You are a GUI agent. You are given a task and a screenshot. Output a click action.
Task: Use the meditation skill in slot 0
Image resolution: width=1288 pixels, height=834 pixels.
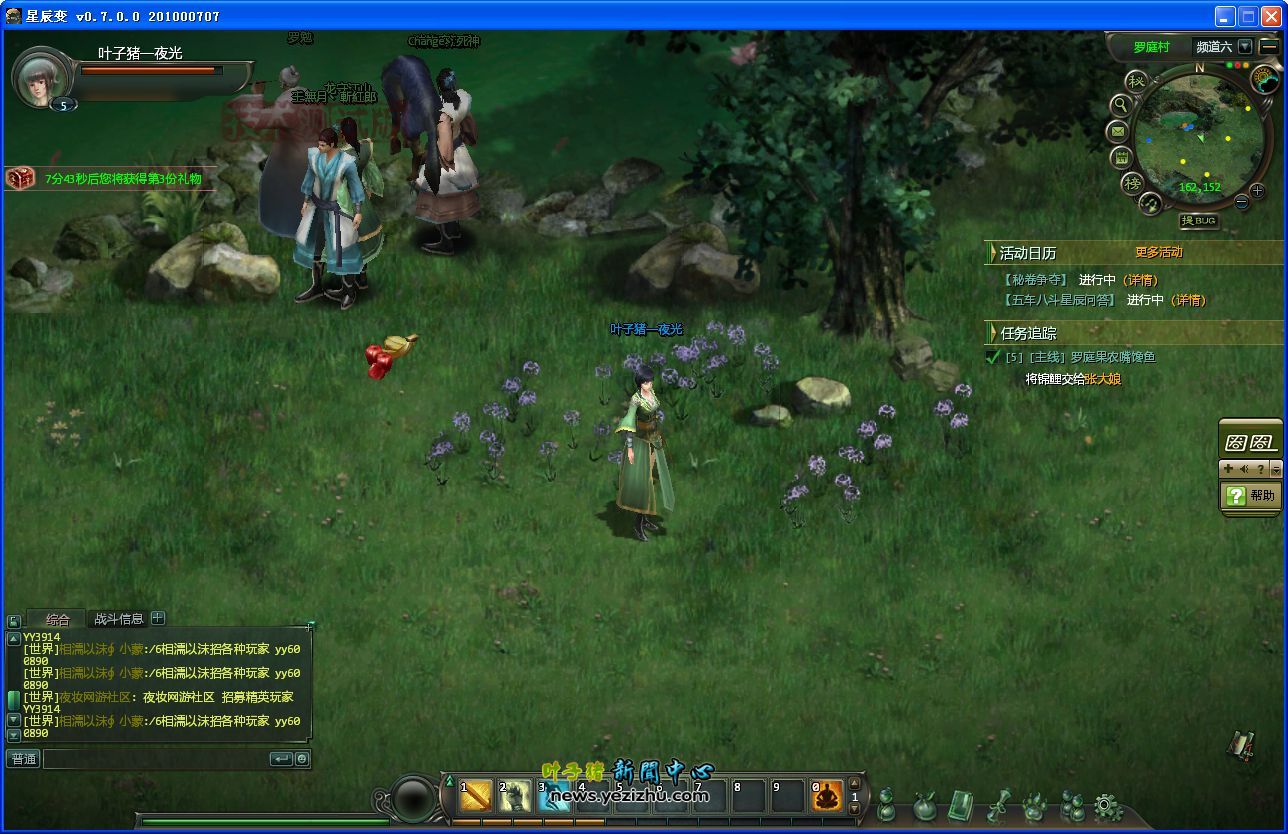[827, 796]
